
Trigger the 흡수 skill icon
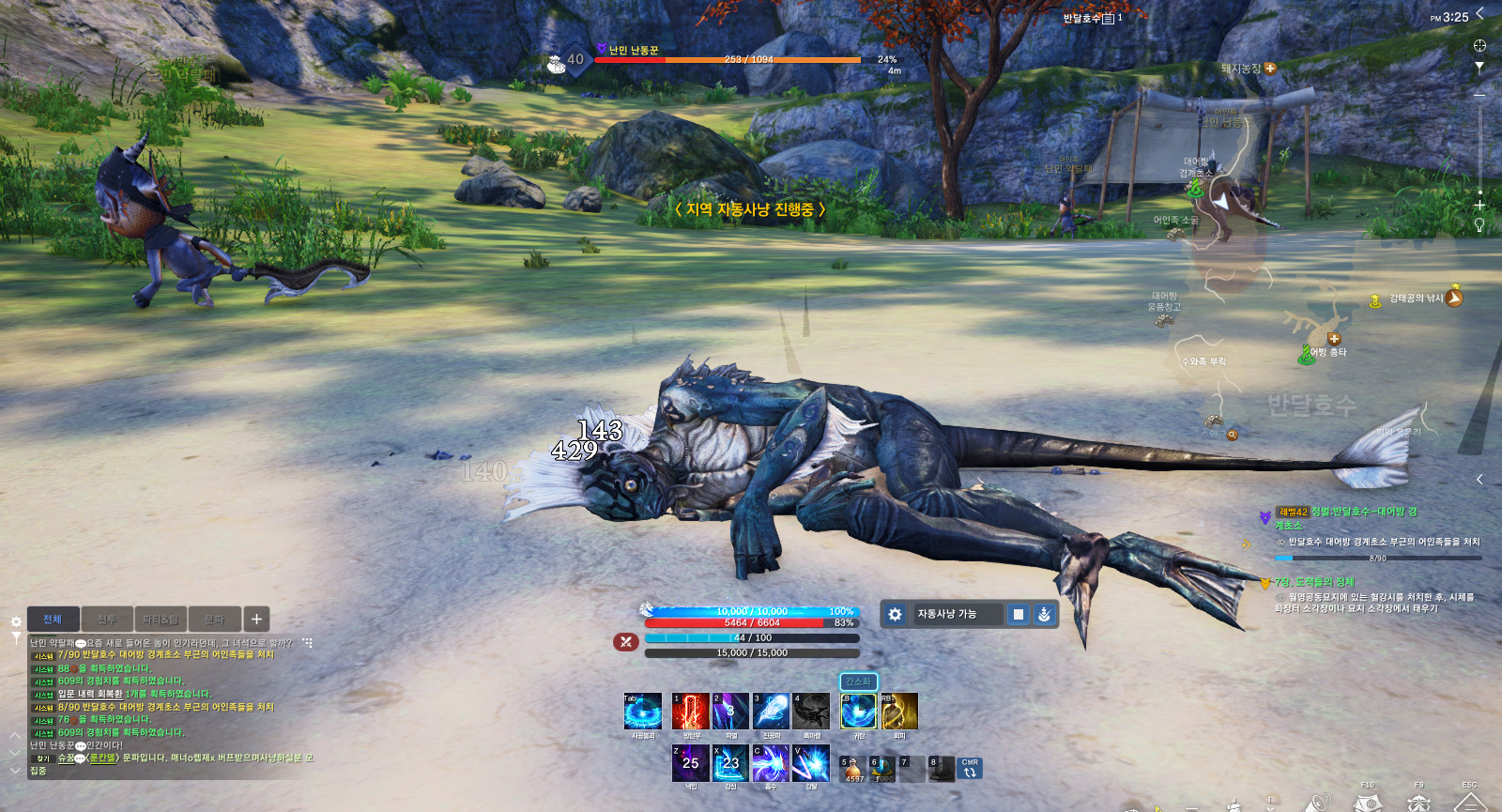[x=771, y=763]
